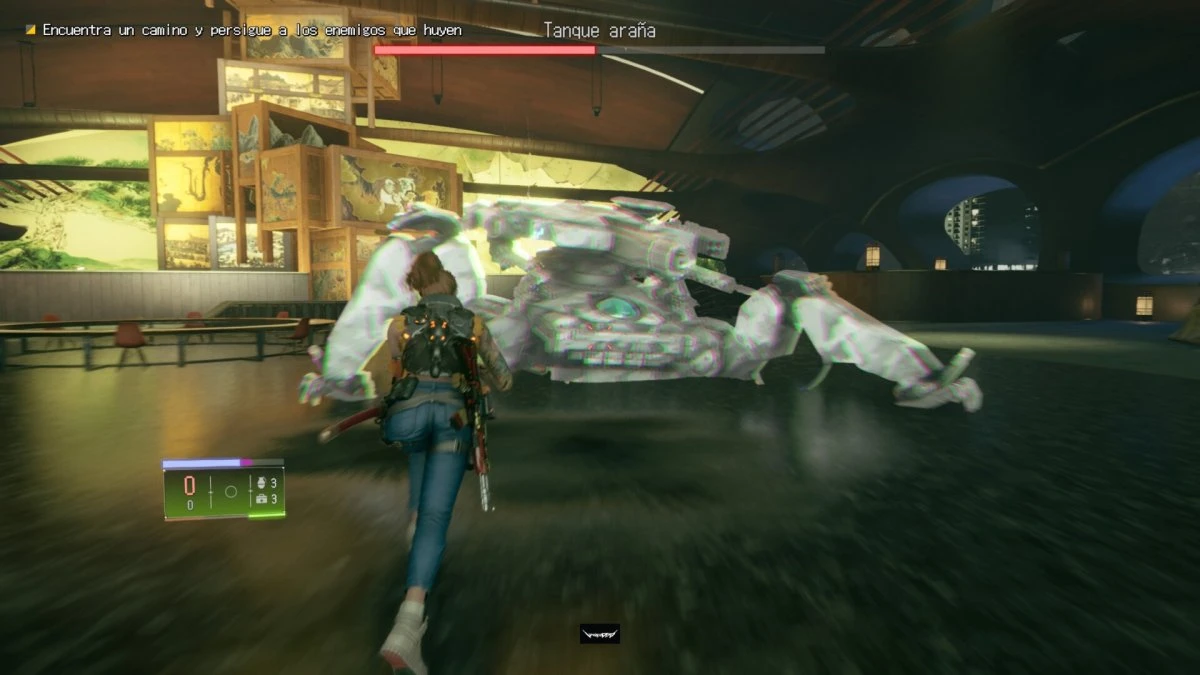
Task: Select the grenade icon in the HUD
Action: pyautogui.click(x=262, y=483)
